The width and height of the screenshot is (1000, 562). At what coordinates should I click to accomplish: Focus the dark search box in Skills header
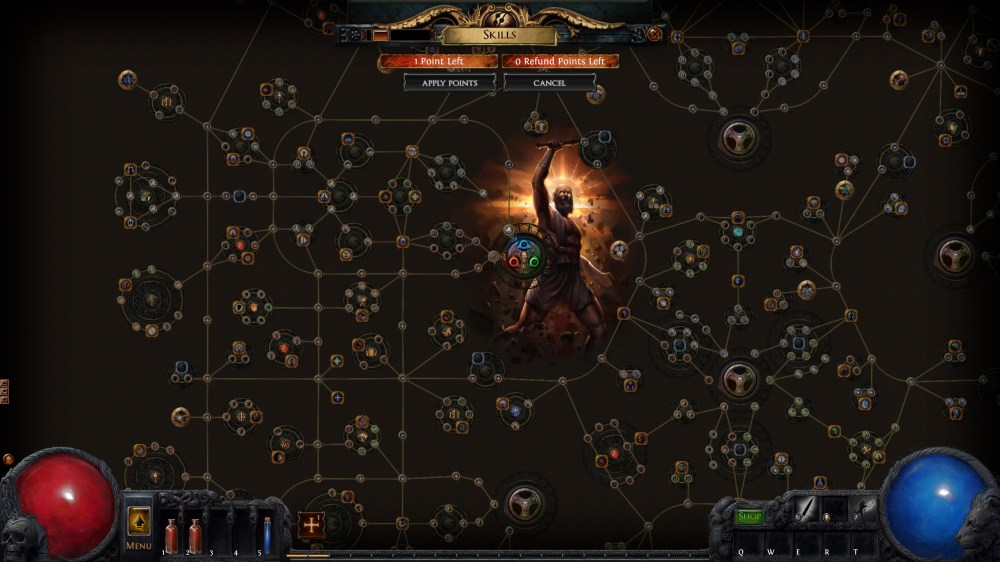[x=410, y=35]
